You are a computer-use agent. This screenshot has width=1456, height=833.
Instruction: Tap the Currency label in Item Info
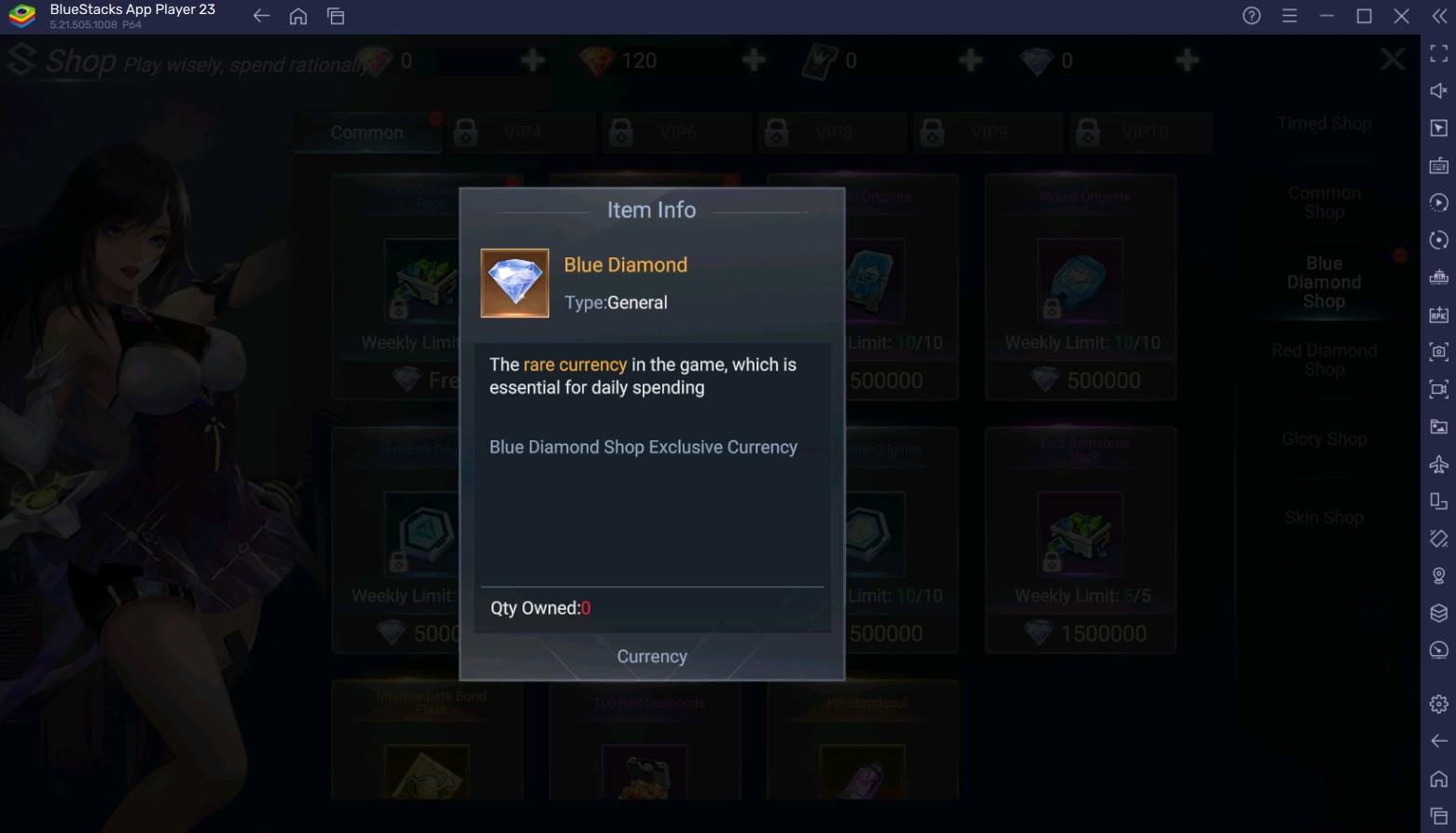pos(652,657)
